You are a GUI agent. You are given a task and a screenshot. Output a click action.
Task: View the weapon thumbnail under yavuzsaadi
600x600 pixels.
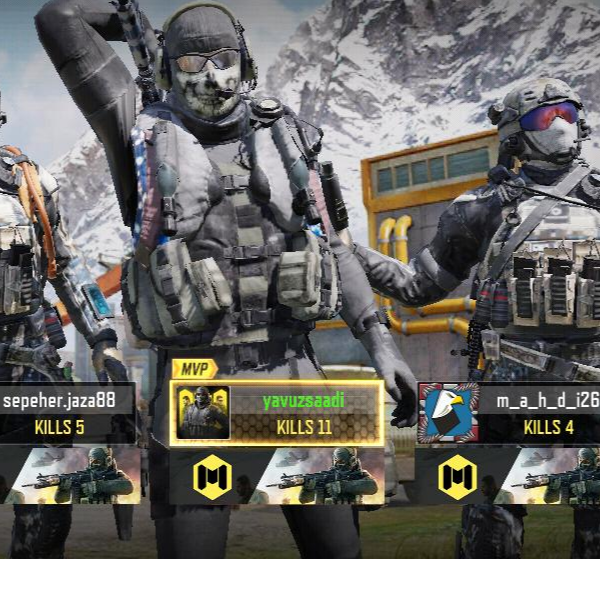[x=320, y=476]
